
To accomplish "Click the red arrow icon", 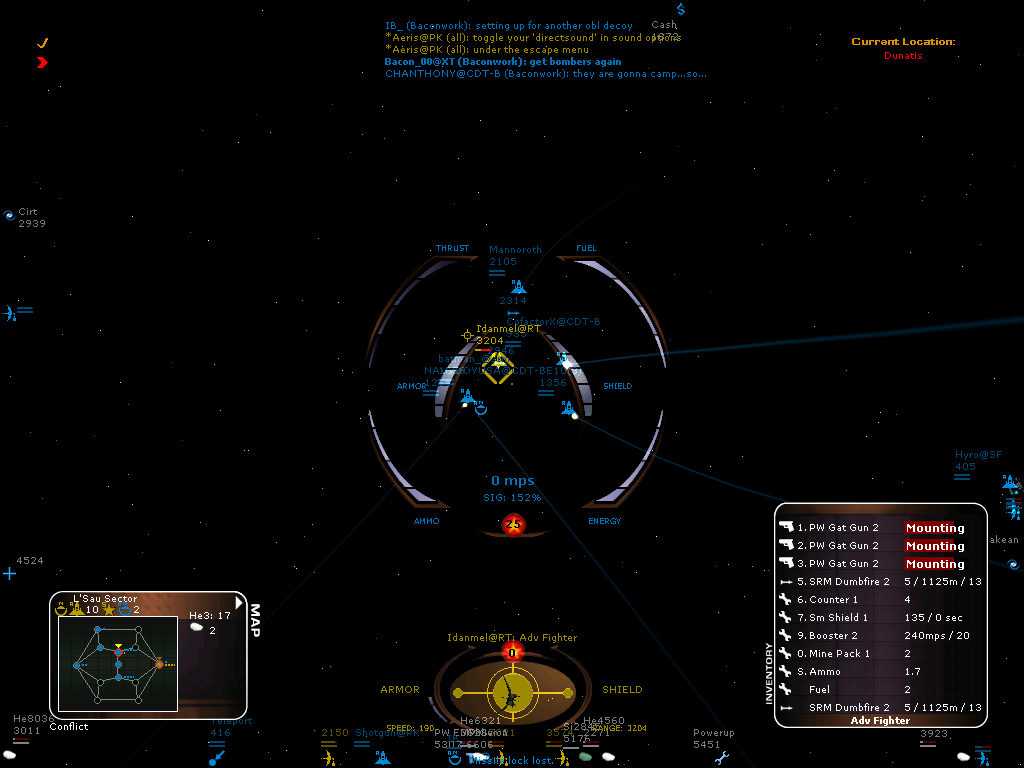I will tap(42, 62).
